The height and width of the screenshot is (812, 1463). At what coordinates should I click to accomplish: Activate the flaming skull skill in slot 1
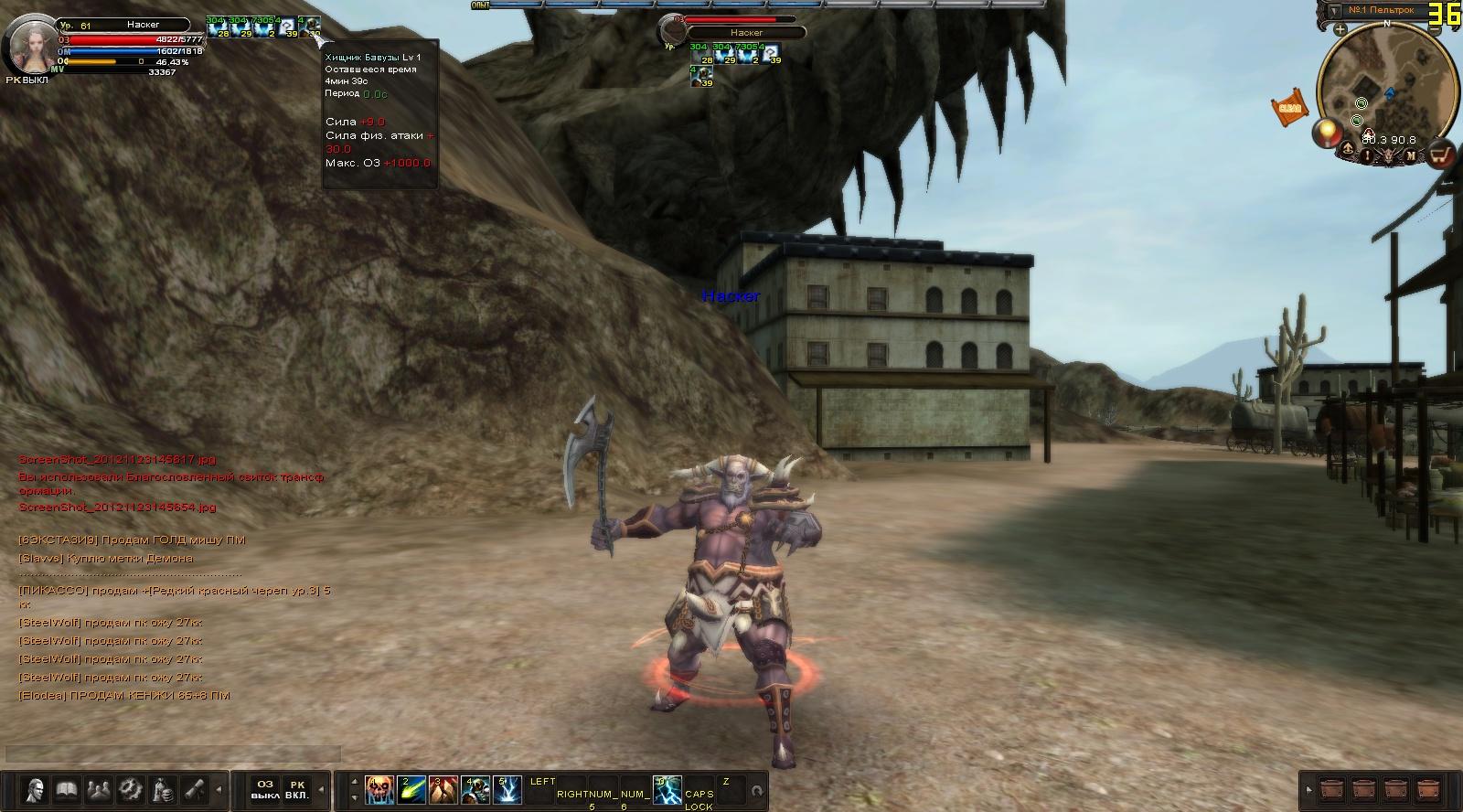pos(379,789)
